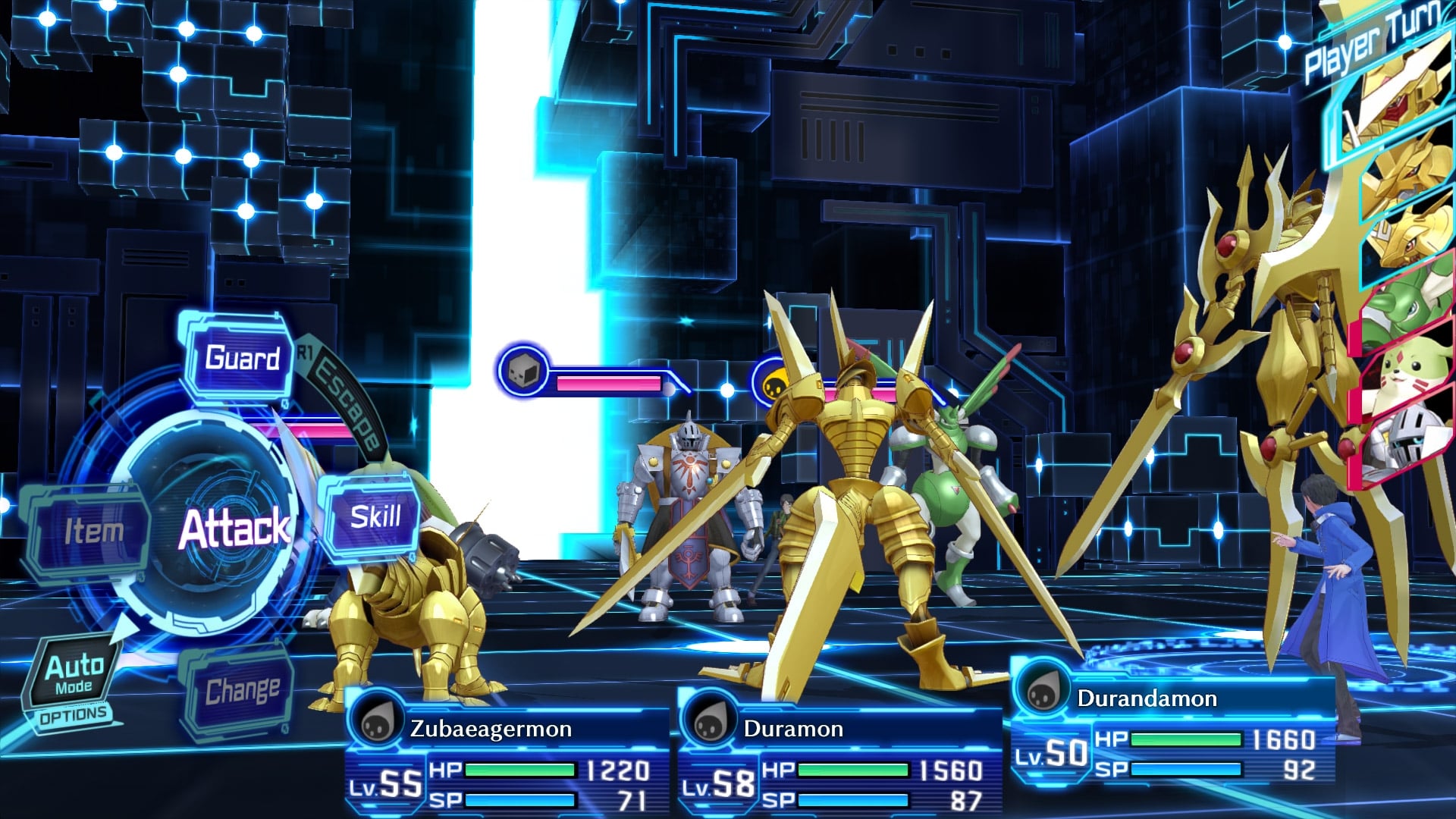Toggle Auto Mode

tap(74, 673)
